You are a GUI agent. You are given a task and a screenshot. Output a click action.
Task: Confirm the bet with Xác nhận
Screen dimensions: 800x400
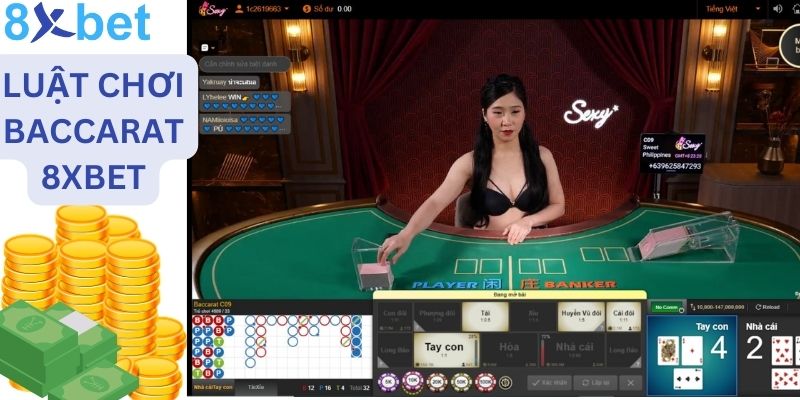[549, 382]
